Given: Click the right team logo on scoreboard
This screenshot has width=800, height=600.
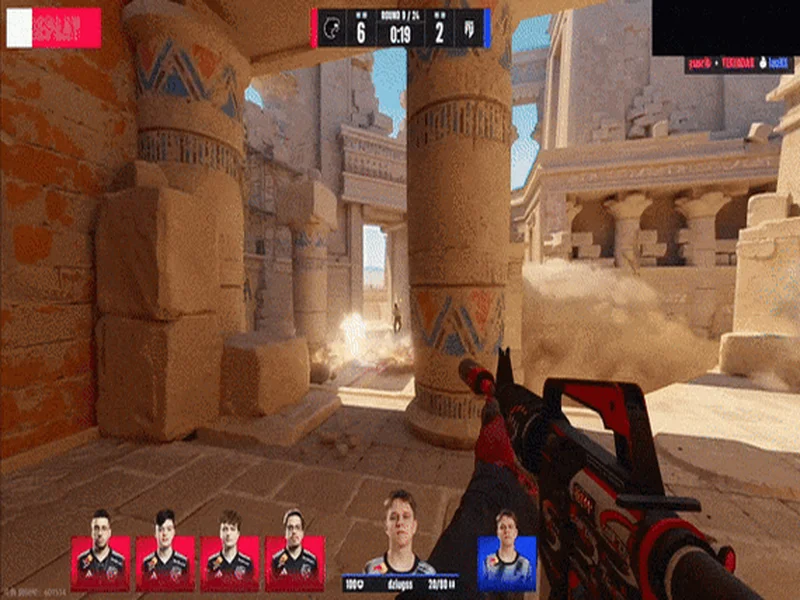Looking at the screenshot, I should (x=468, y=28).
